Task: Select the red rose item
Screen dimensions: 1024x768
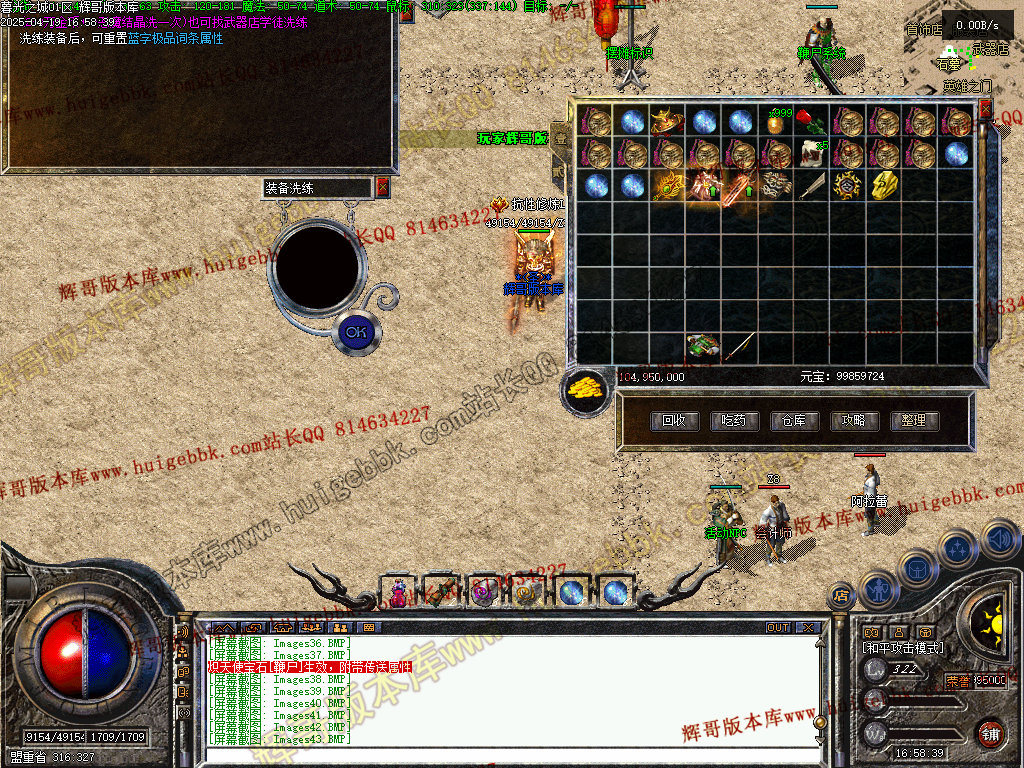Action: (811, 122)
